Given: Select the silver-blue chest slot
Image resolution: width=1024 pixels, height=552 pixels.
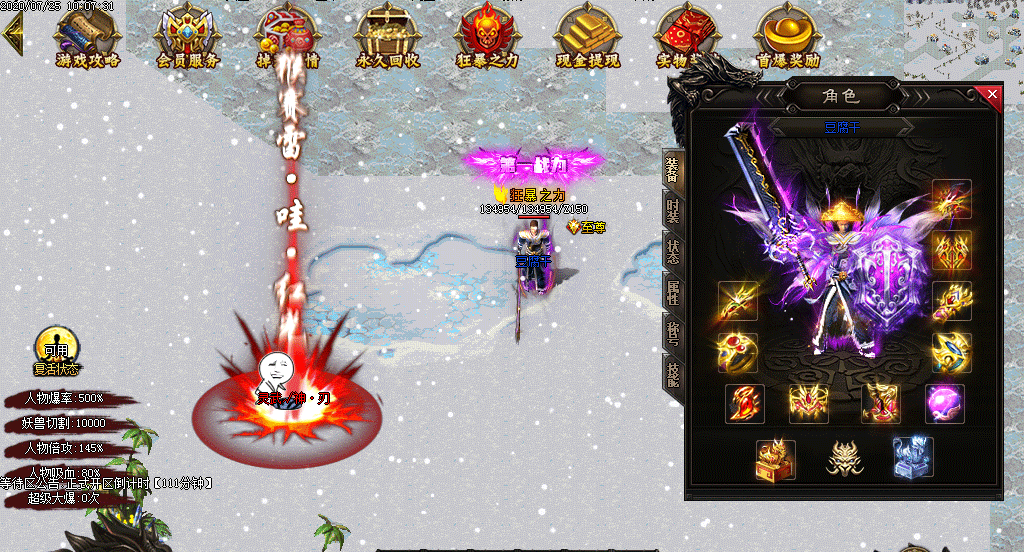Looking at the screenshot, I should coord(912,457).
